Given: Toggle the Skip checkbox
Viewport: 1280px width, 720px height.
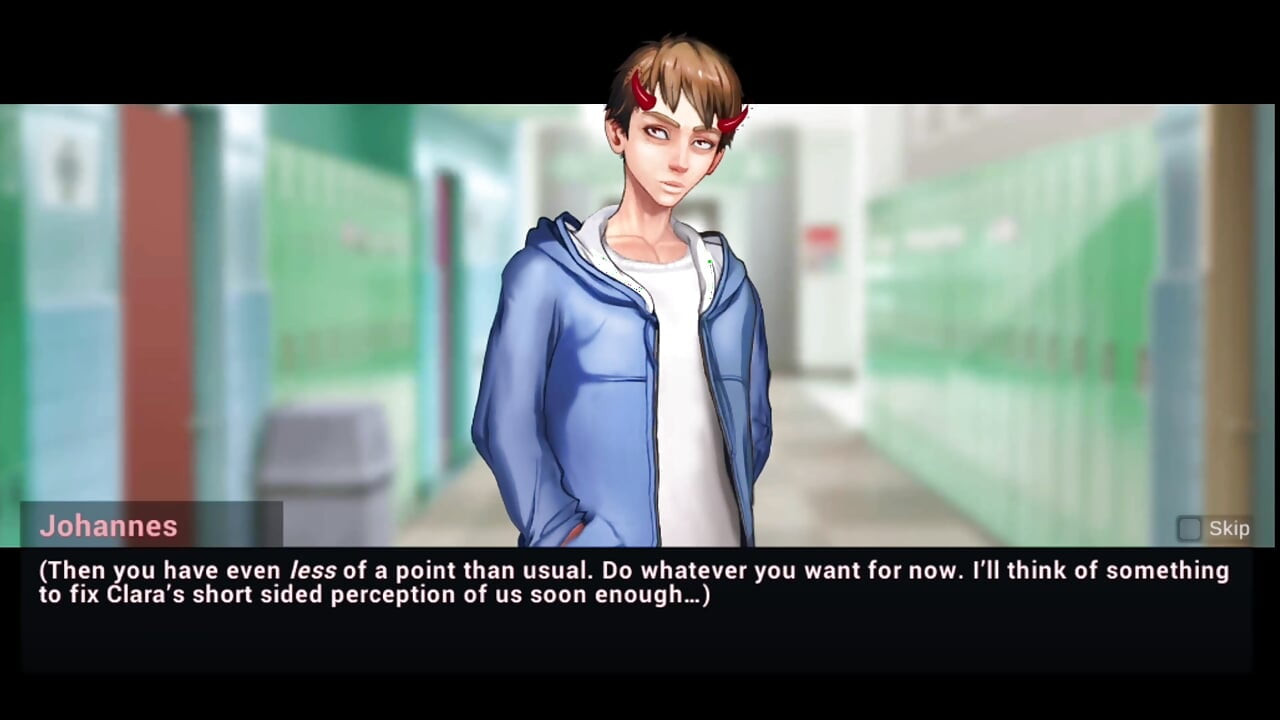Looking at the screenshot, I should [1189, 529].
